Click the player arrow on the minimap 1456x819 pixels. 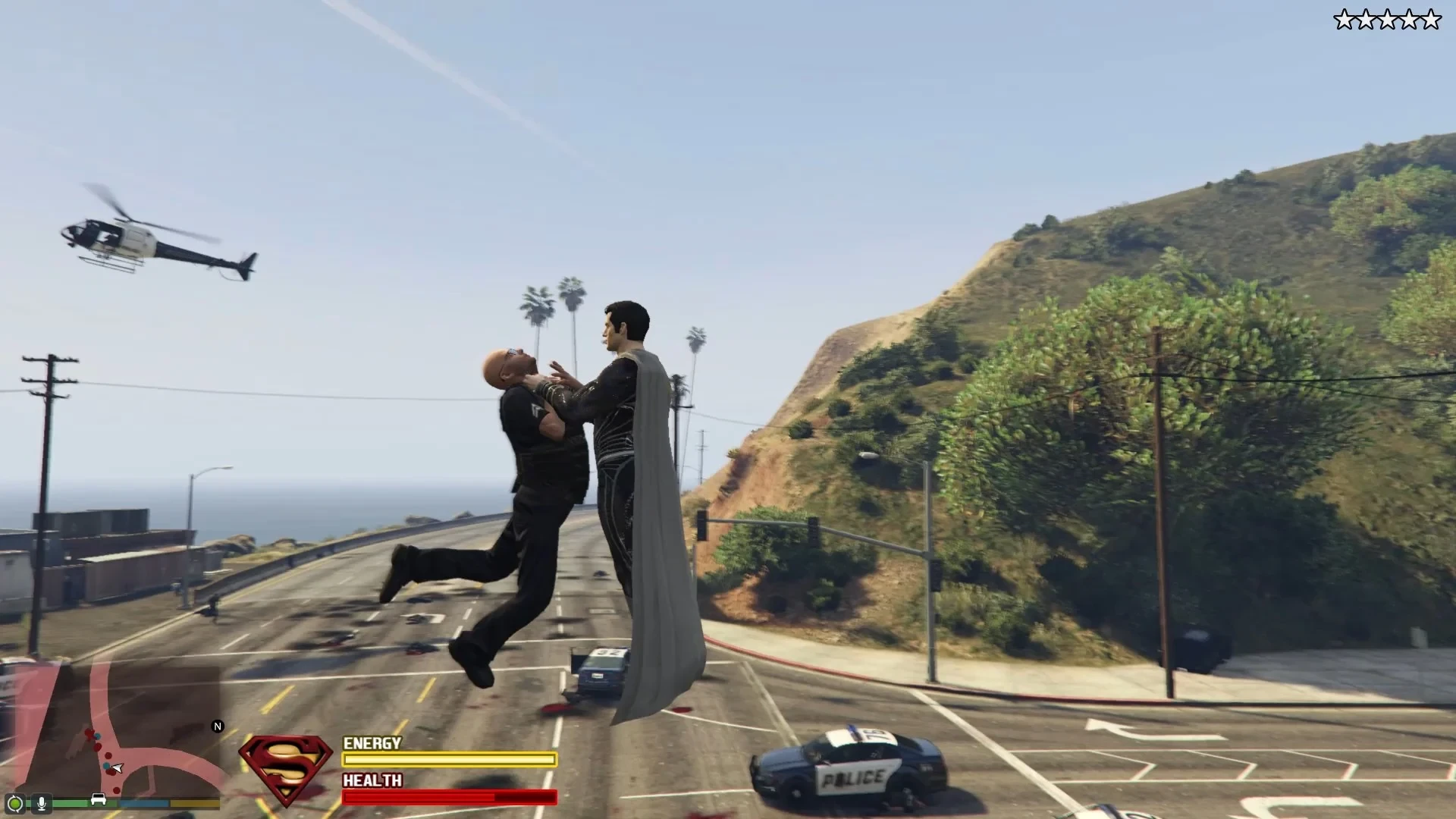(118, 767)
